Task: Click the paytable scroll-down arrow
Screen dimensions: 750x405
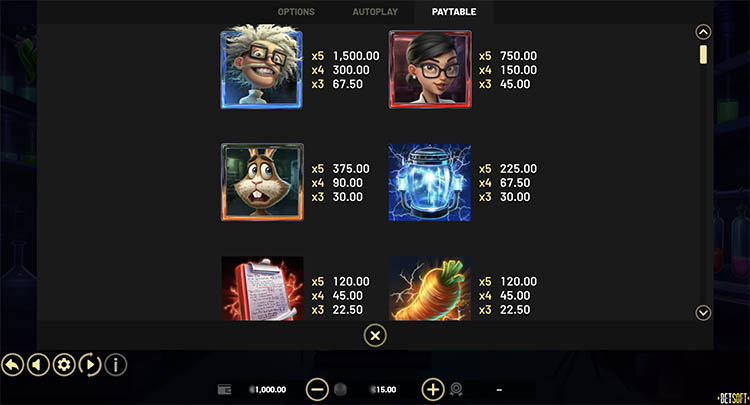Action: tap(703, 313)
